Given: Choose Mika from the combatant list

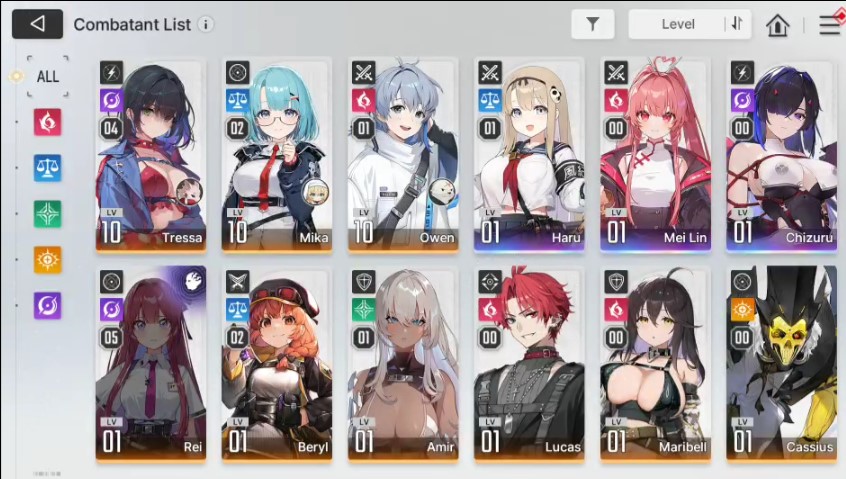Looking at the screenshot, I should (x=277, y=153).
